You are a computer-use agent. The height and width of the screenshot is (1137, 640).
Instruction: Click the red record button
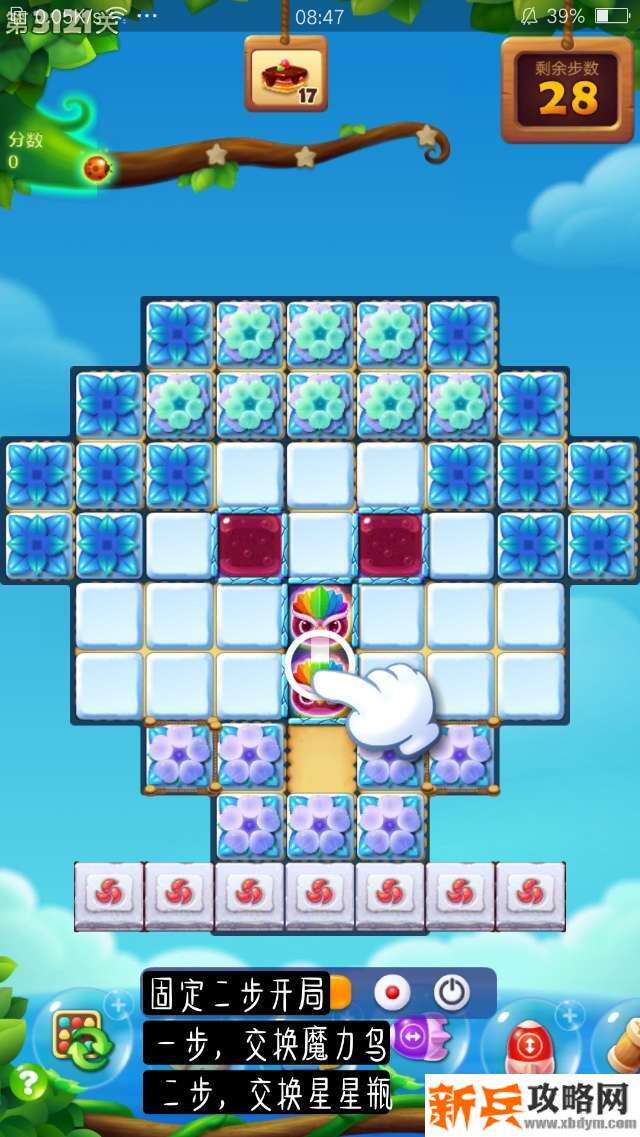pos(392,992)
